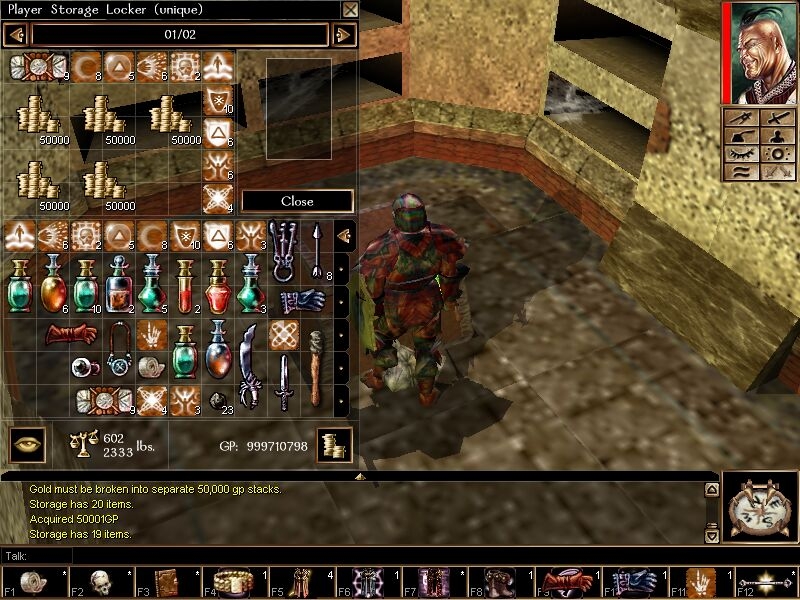
Task: Open the gold coins button beside GP
Action: click(x=334, y=445)
